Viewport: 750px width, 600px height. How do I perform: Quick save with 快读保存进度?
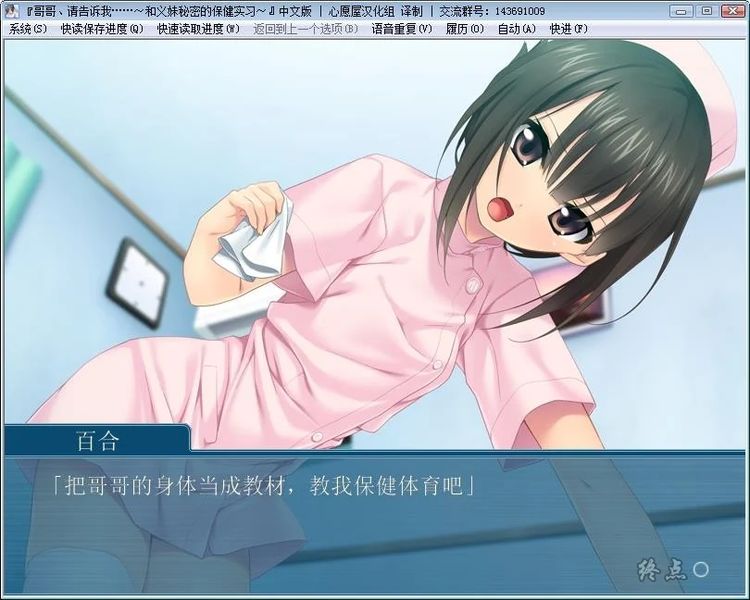tap(101, 29)
